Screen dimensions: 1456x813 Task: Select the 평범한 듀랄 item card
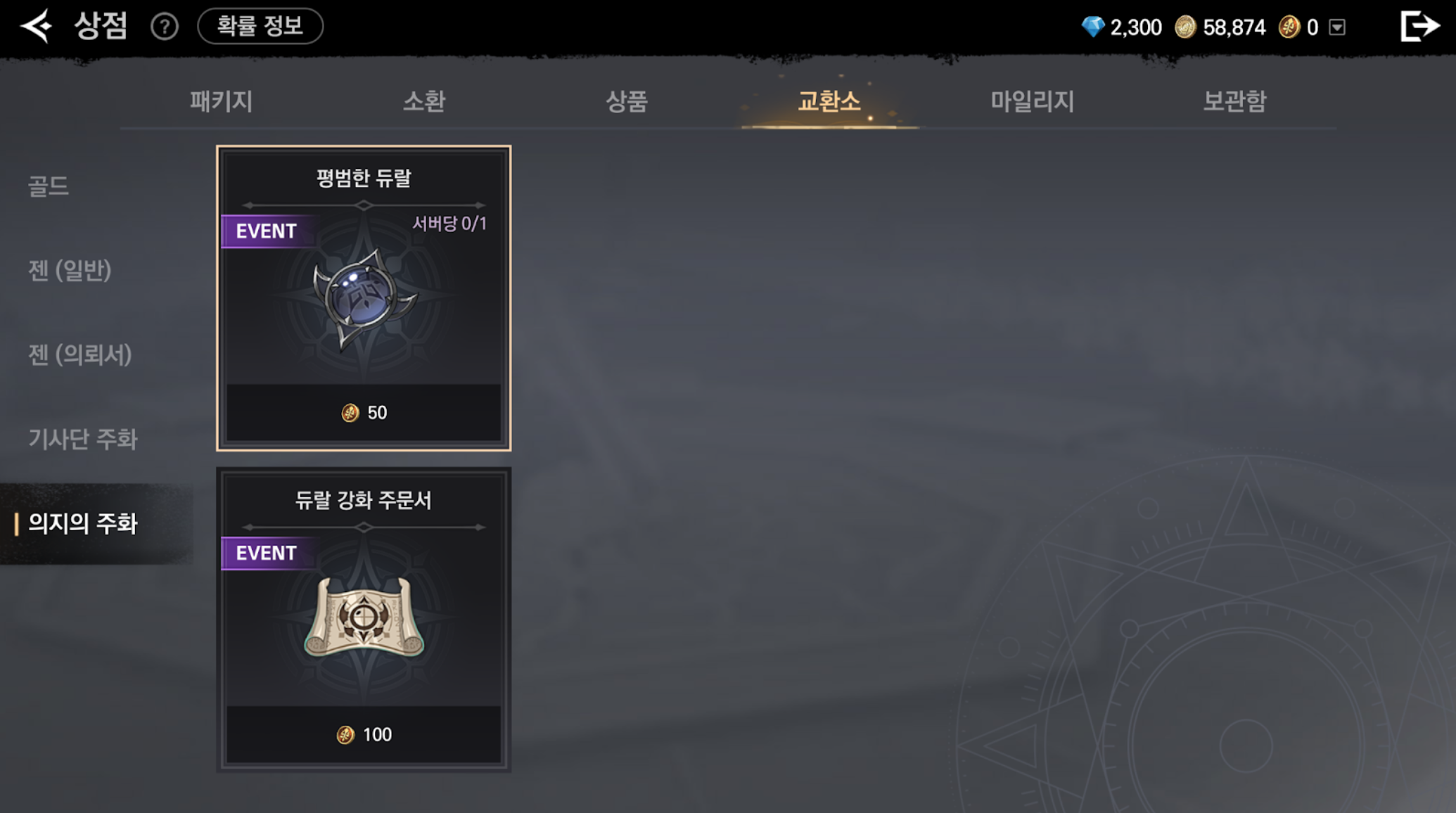point(364,298)
